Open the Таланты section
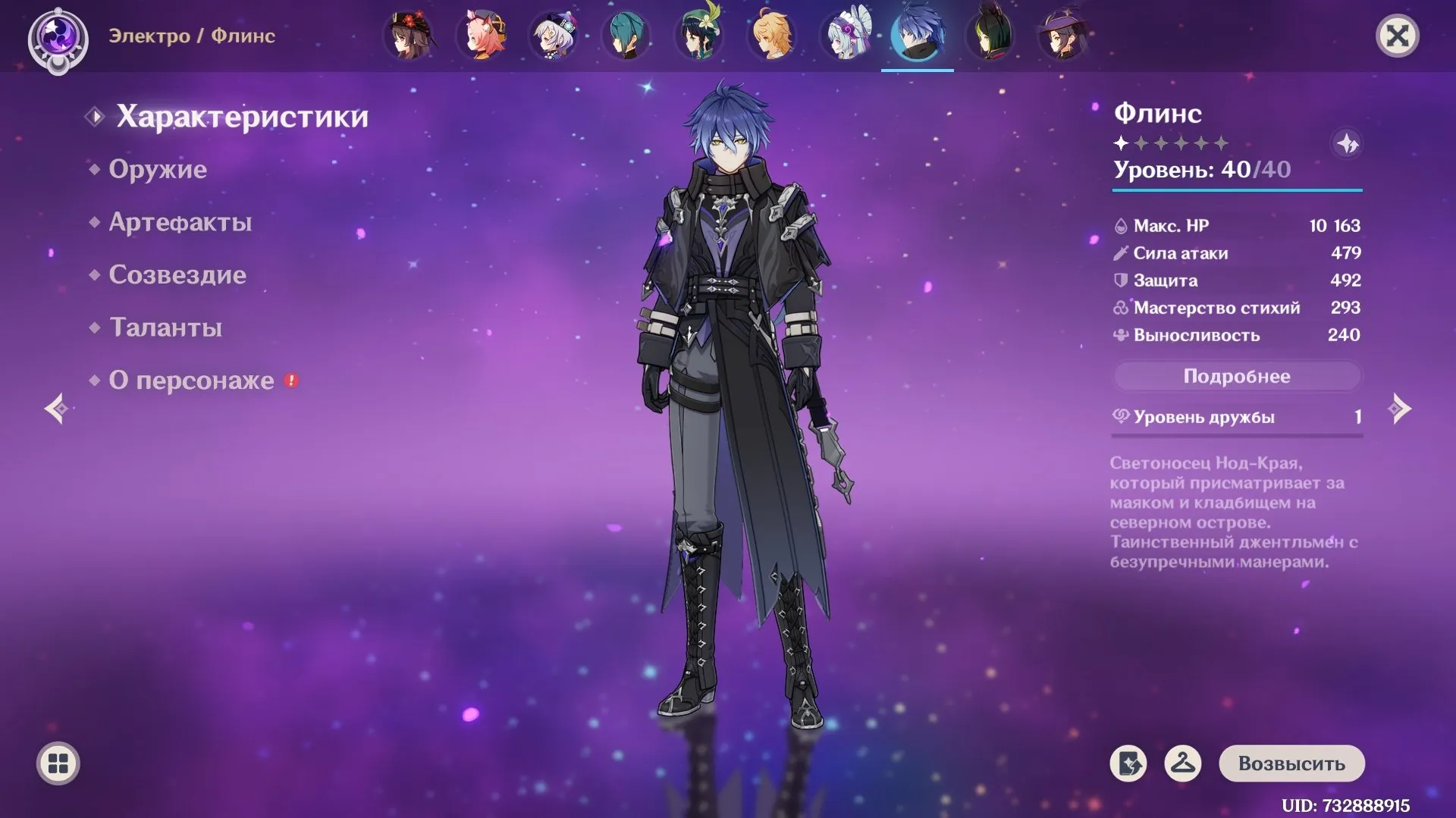 click(165, 328)
